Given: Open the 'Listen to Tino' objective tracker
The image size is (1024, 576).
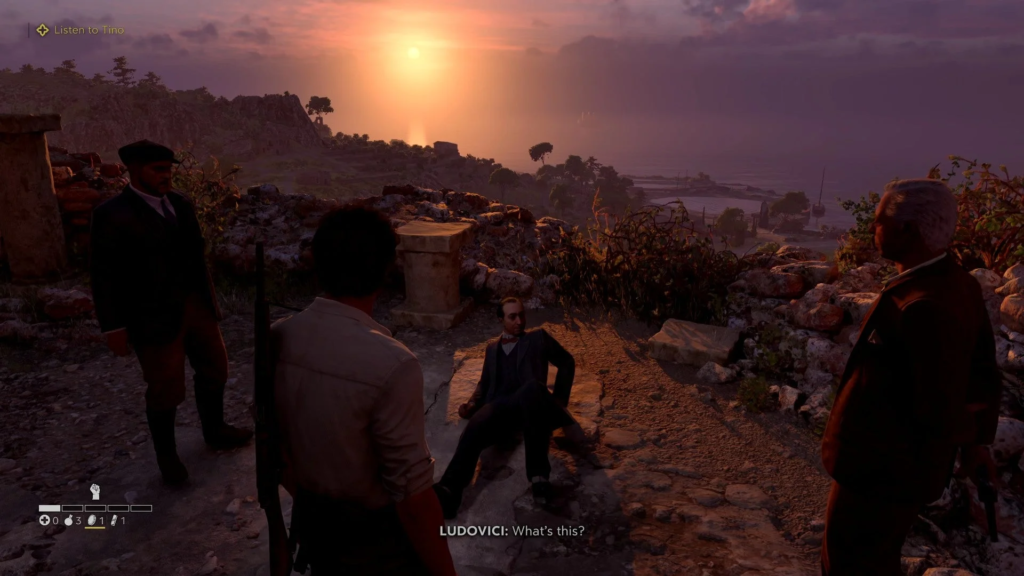Looking at the screenshot, I should pos(80,30).
